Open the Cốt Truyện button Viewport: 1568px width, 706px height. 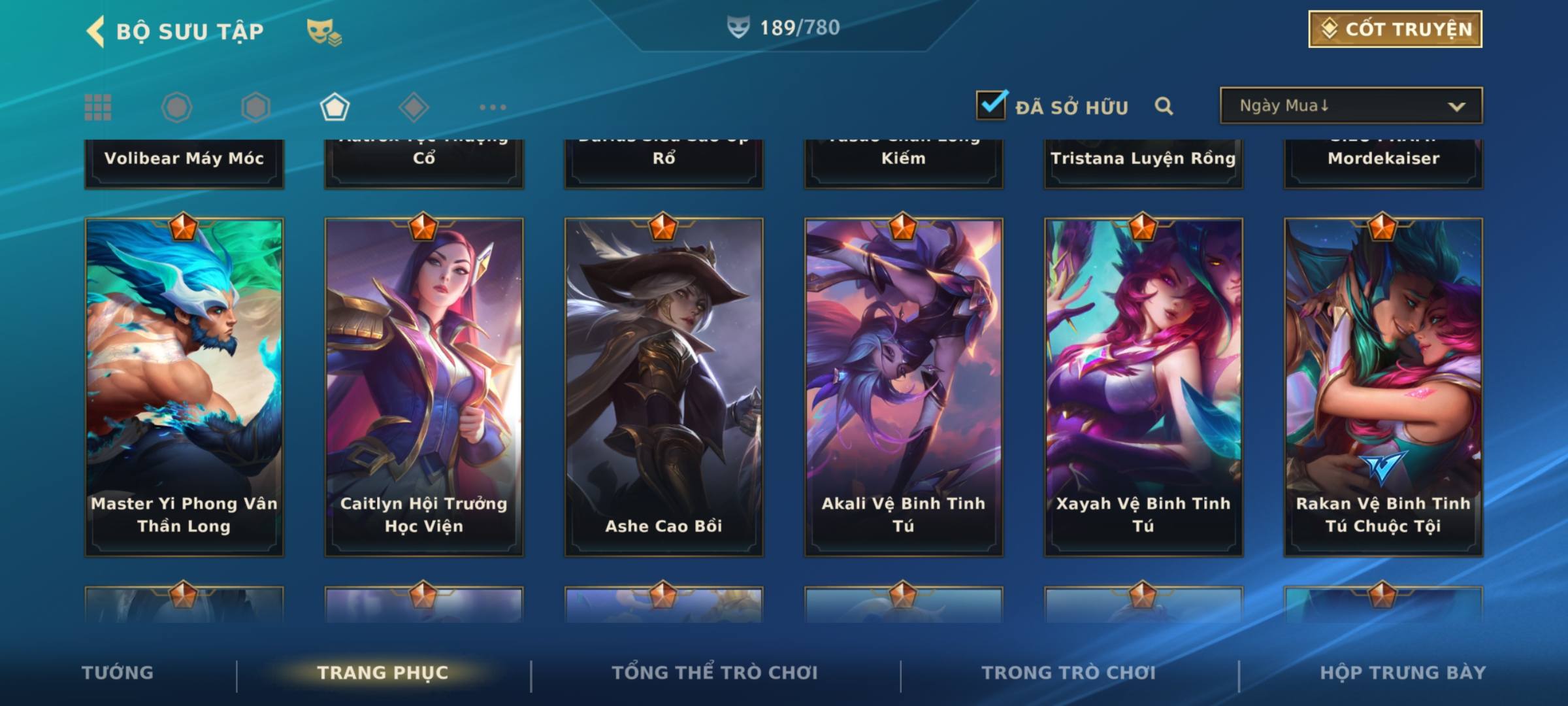[1395, 29]
